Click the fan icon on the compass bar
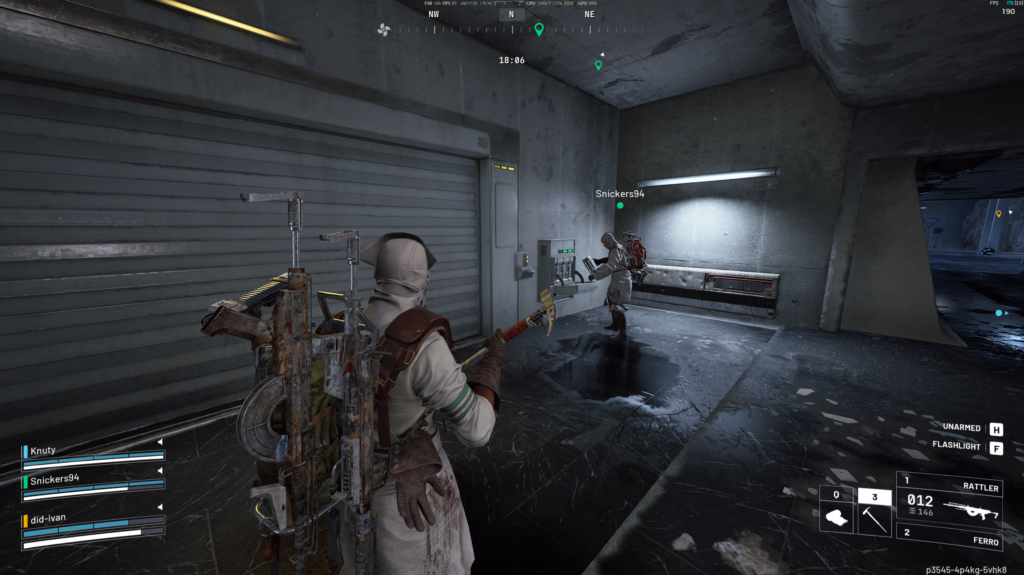This screenshot has width=1024, height=575. click(383, 29)
